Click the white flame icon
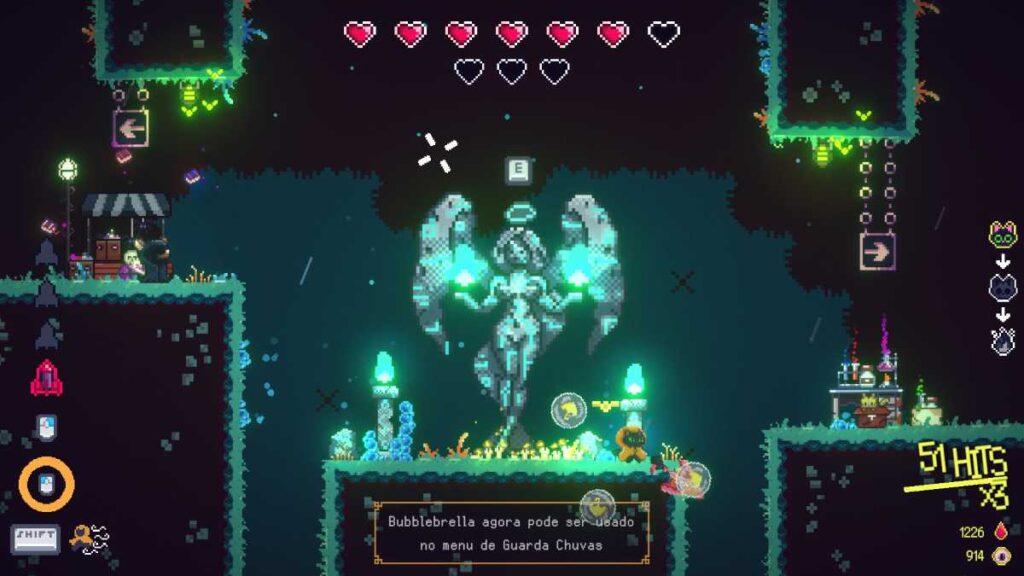 [1003, 341]
